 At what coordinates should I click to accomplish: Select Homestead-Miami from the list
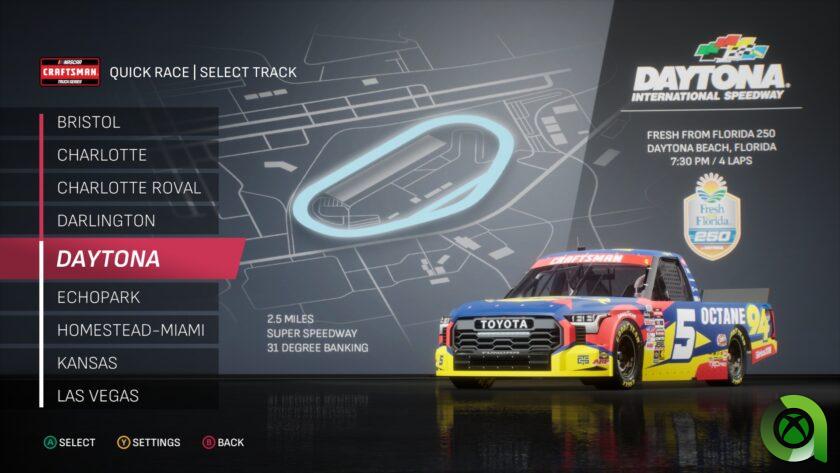point(129,330)
